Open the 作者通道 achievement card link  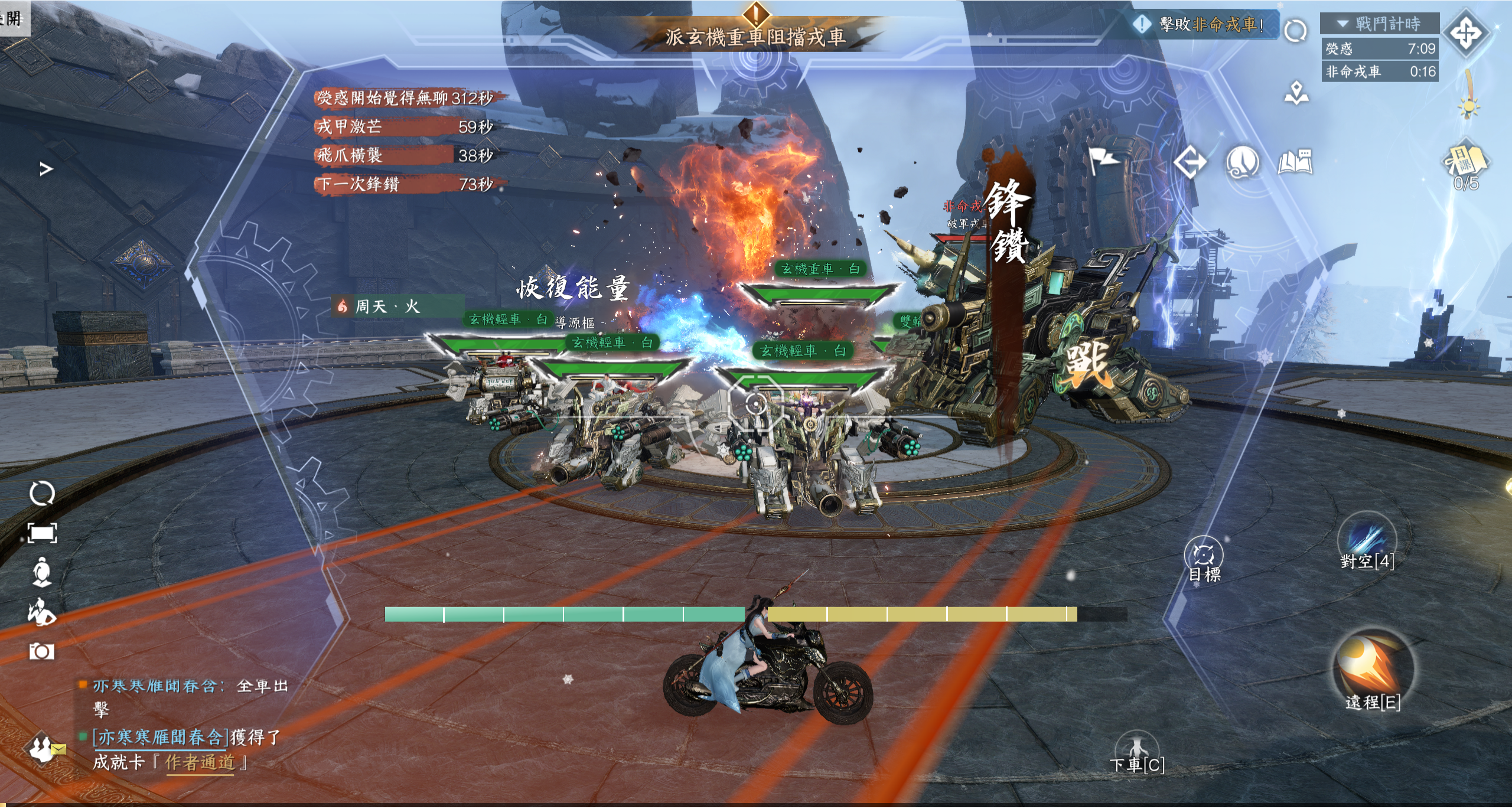coord(200,762)
